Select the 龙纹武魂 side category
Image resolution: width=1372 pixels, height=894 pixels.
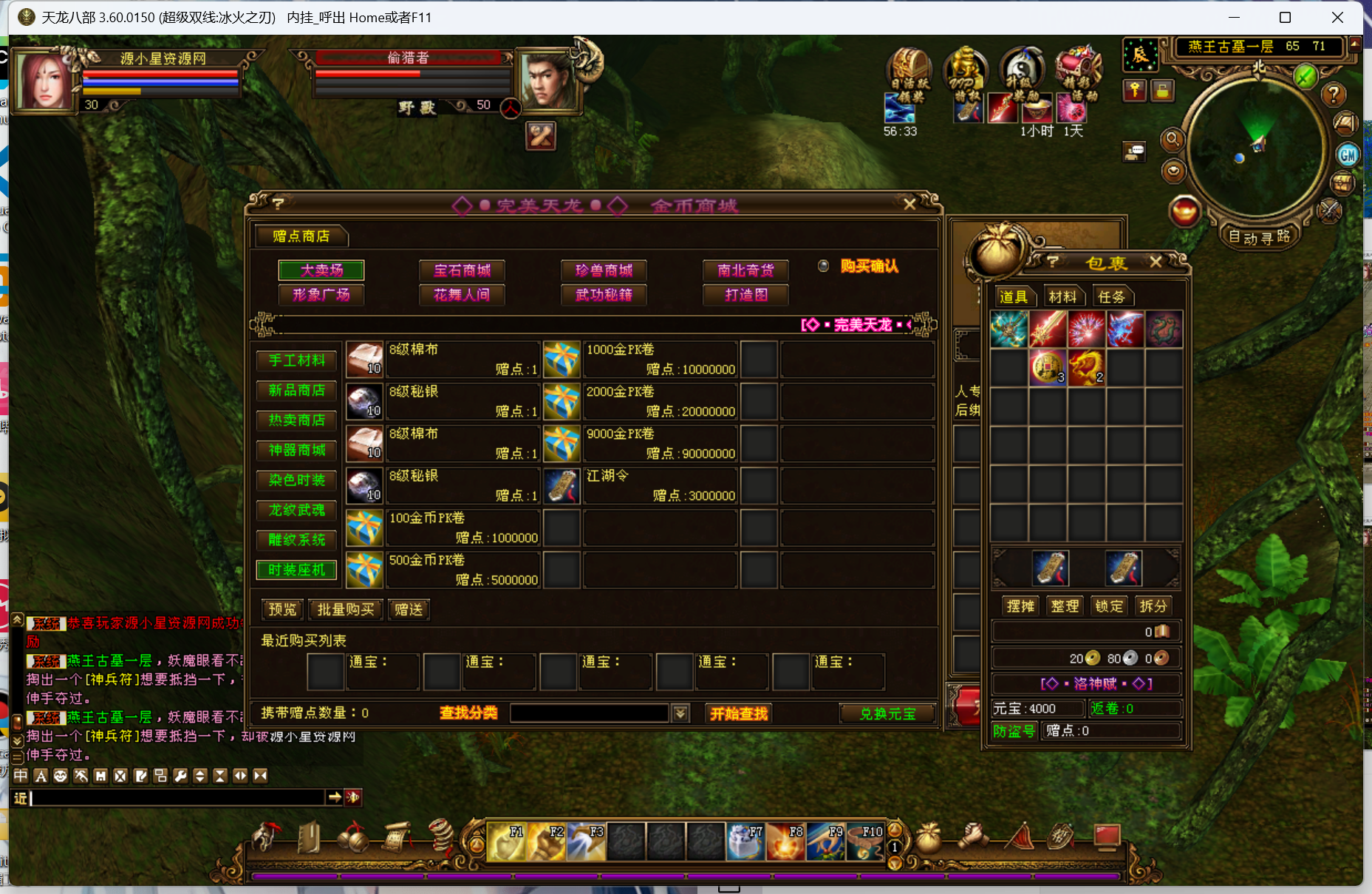(x=297, y=510)
